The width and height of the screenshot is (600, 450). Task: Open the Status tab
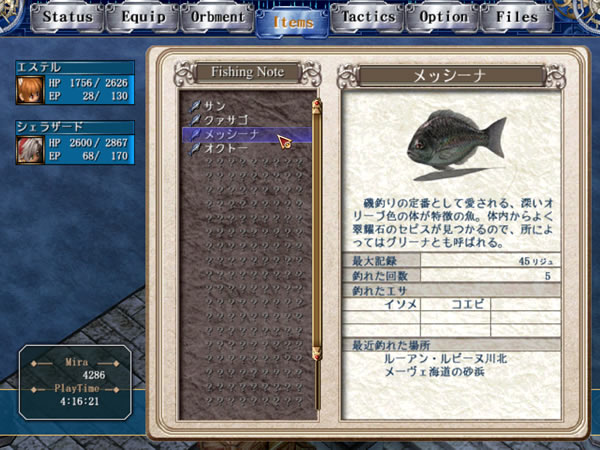(69, 17)
